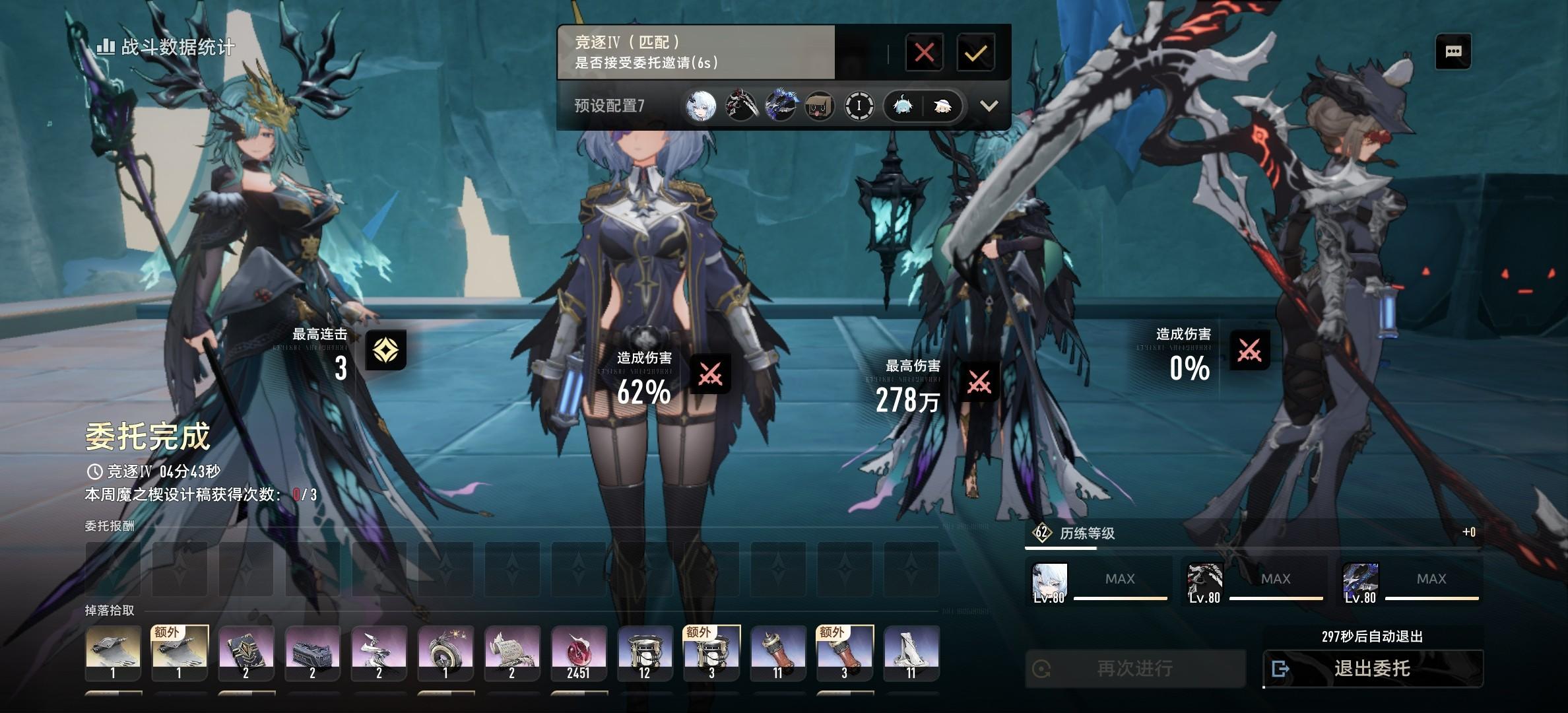Viewport: 1568px width, 713px height.
Task: Select the white-haired character portrait in preset
Action: click(x=701, y=106)
